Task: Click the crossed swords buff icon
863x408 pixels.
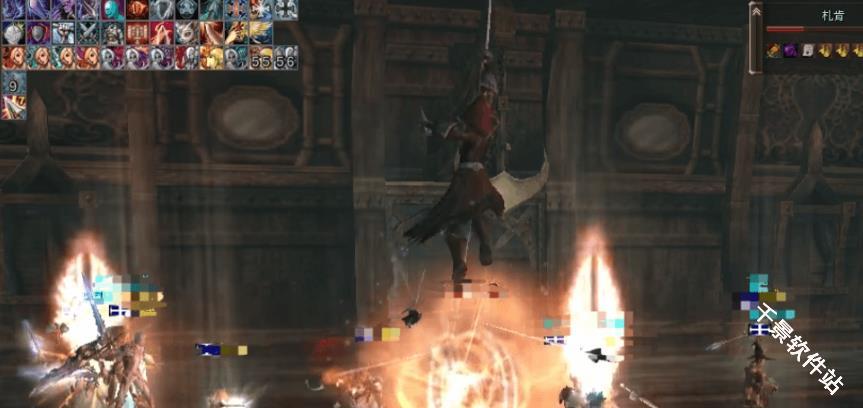Action: coord(87,33)
